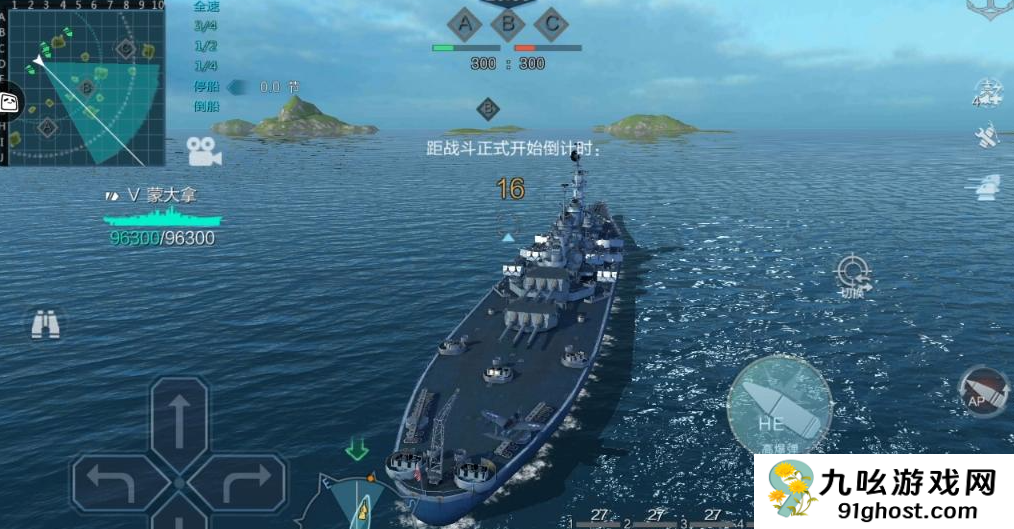Use the wrench repair consumable
The width and height of the screenshot is (1014, 529).
[x=986, y=137]
